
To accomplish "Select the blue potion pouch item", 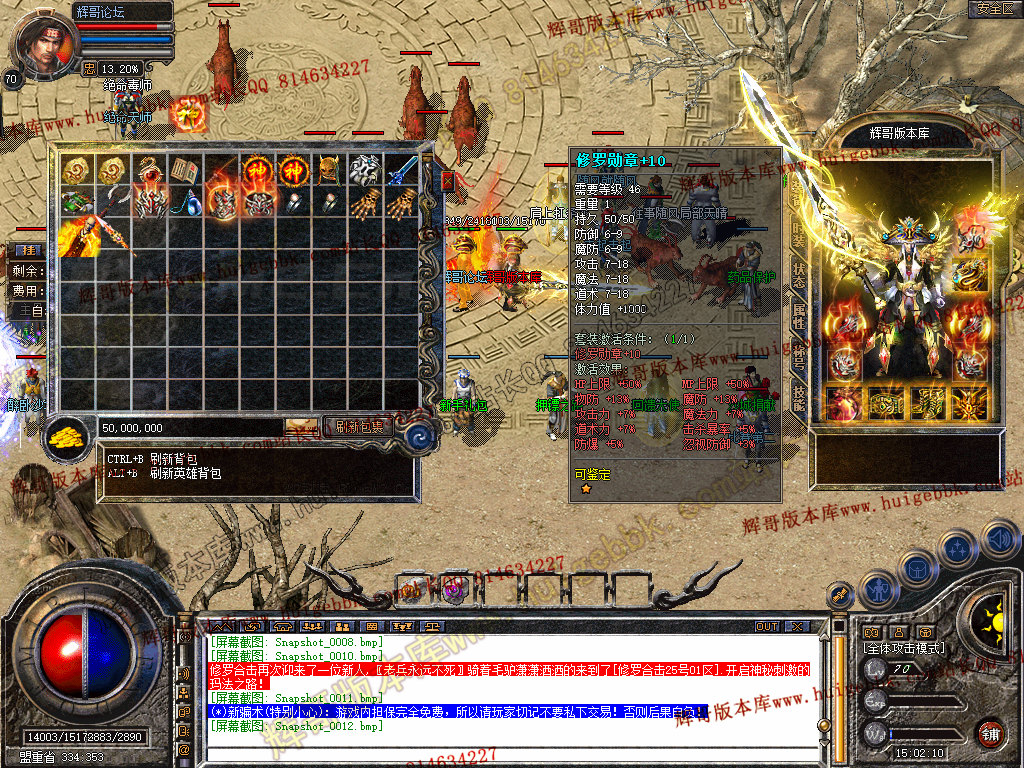I will pos(185,203).
